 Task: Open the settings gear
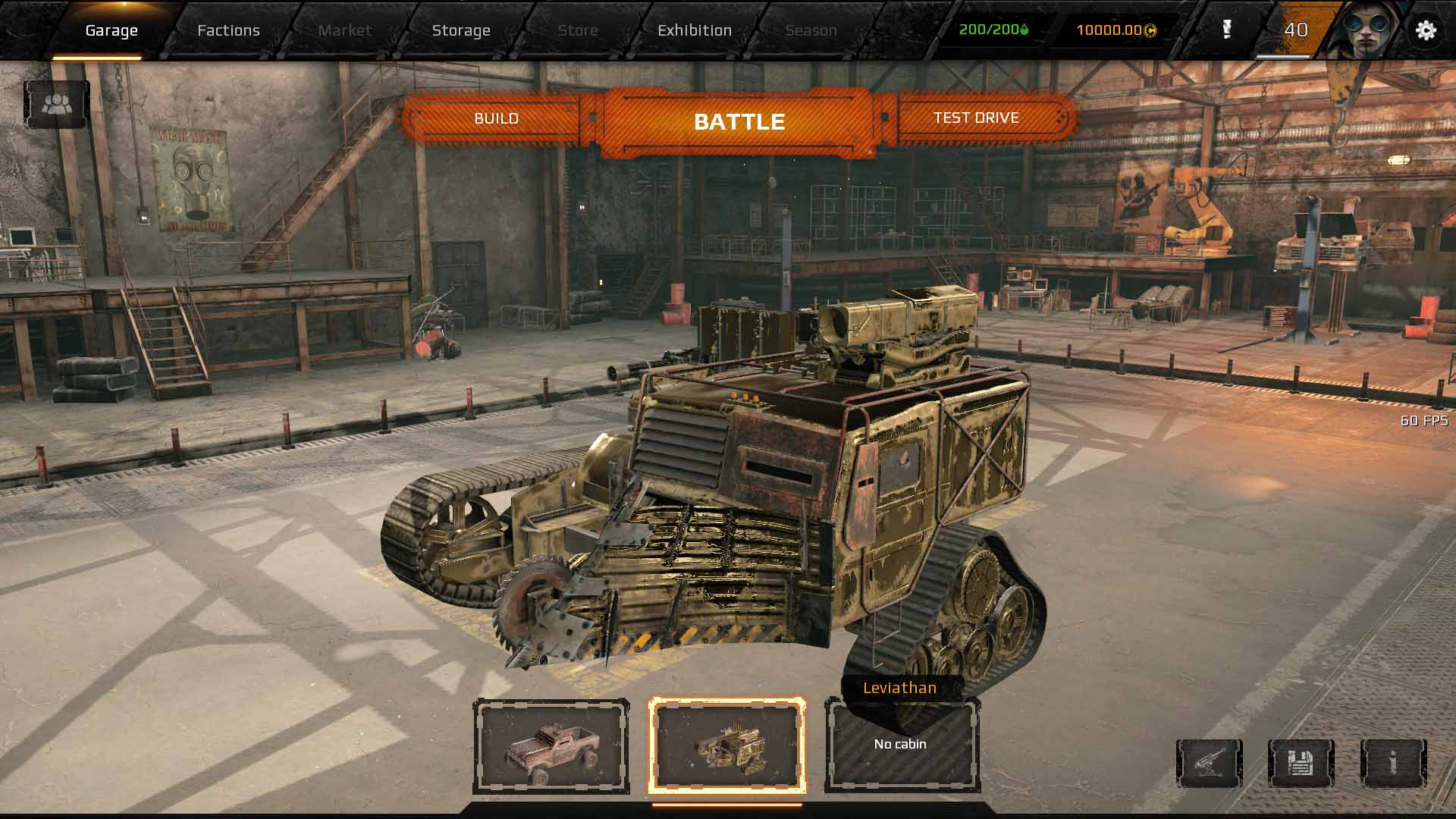[1426, 30]
